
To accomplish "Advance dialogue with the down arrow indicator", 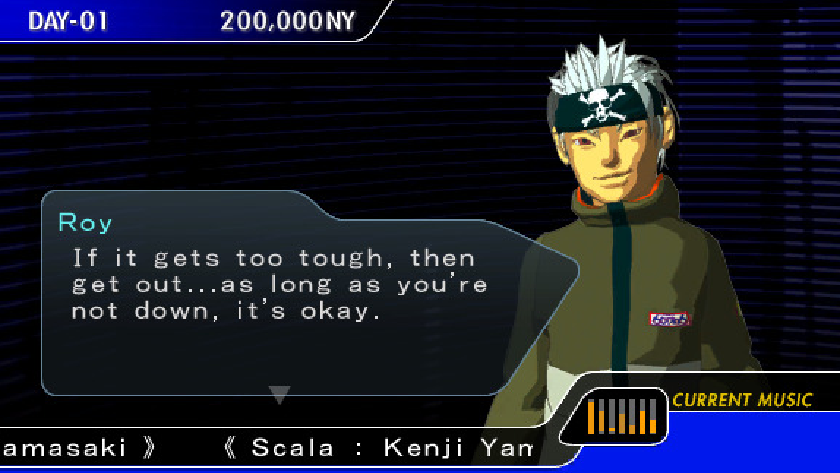I will (x=280, y=395).
